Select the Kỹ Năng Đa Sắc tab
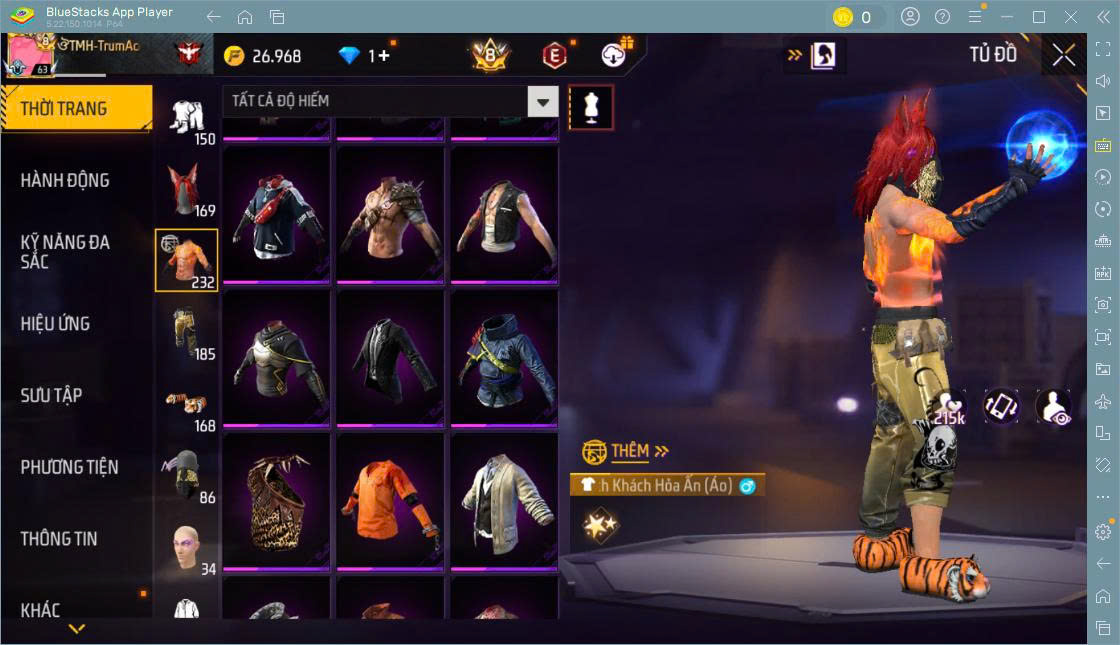The width and height of the screenshot is (1120, 645). coord(66,252)
